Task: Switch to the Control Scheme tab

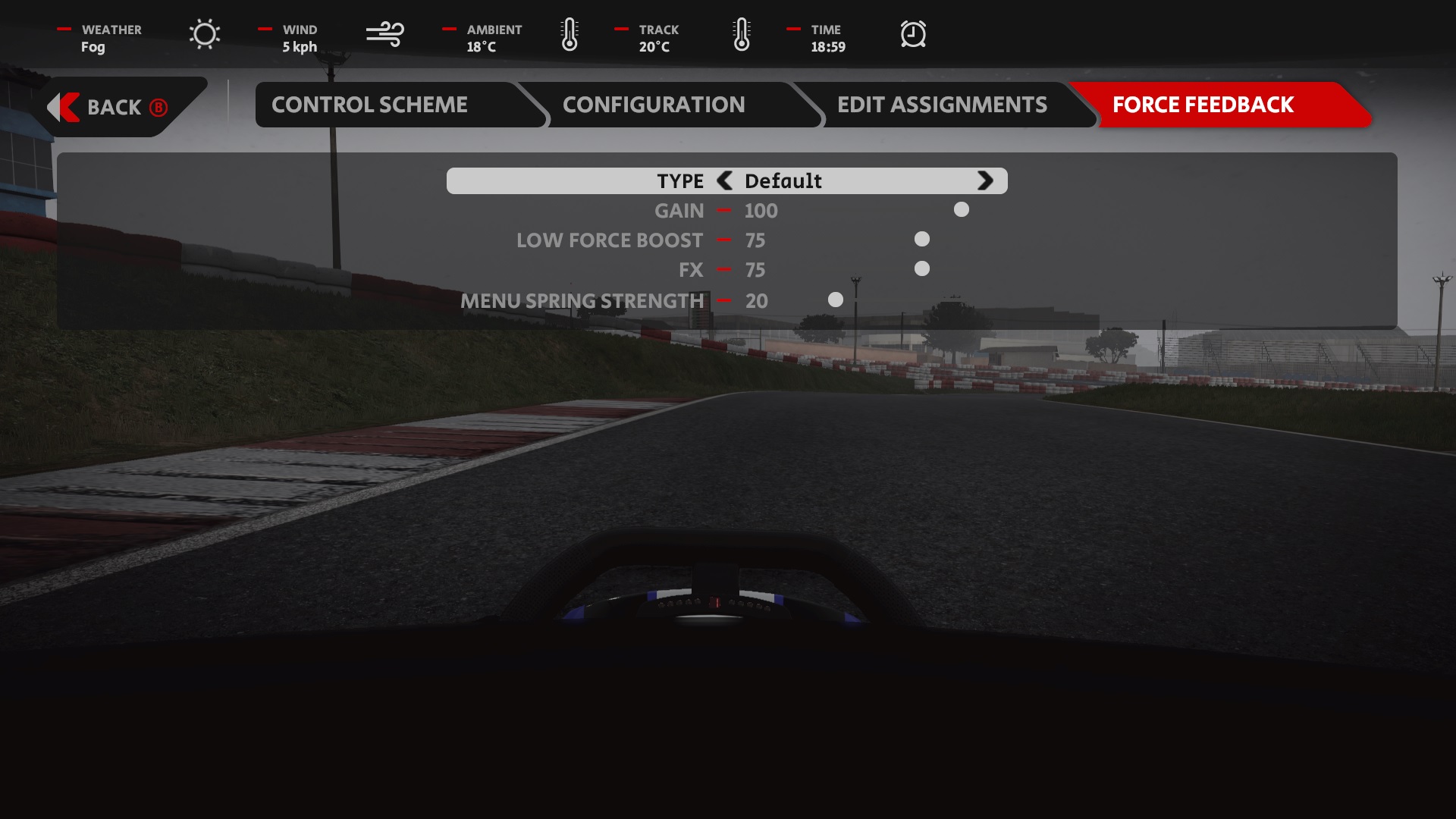Action: tap(369, 105)
